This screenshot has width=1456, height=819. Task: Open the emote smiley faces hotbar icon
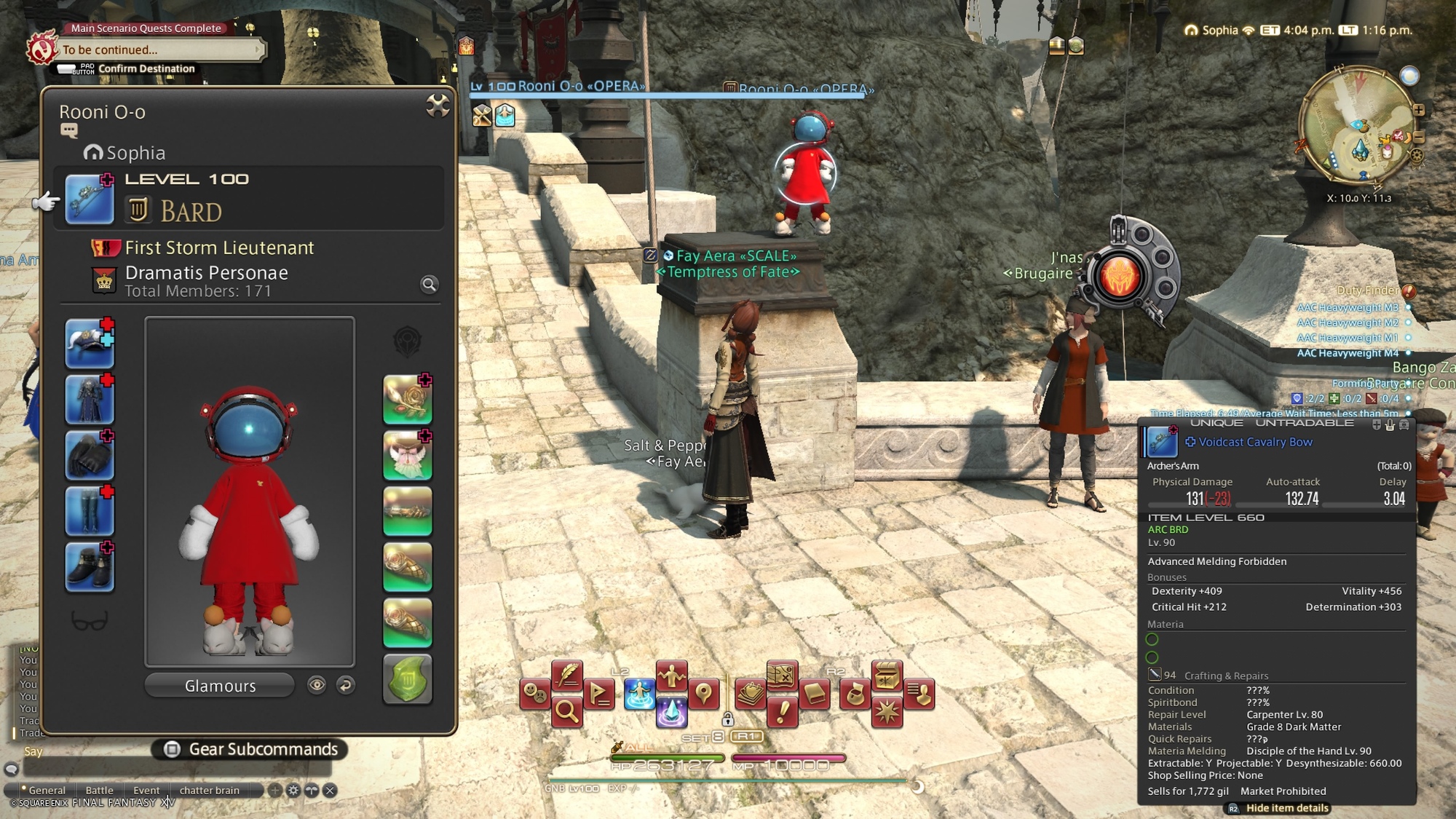[536, 695]
